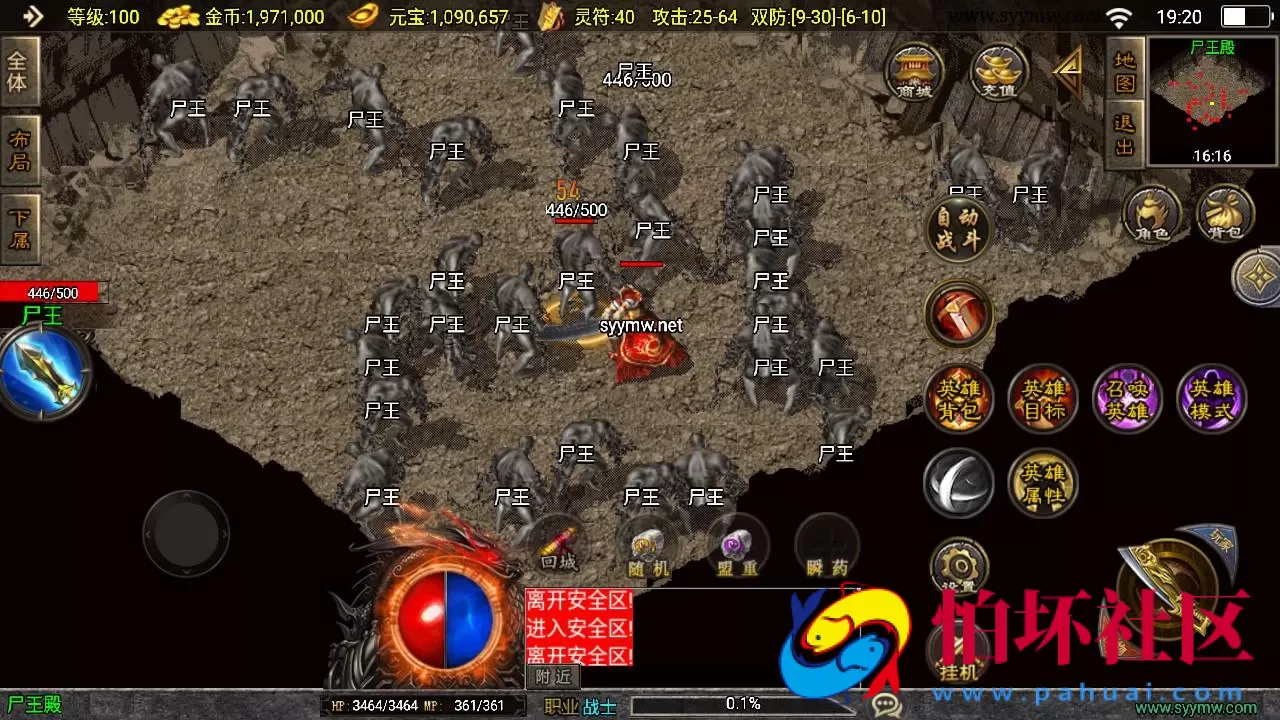Tap the 召唤英雄 summon hero icon

click(x=1127, y=398)
